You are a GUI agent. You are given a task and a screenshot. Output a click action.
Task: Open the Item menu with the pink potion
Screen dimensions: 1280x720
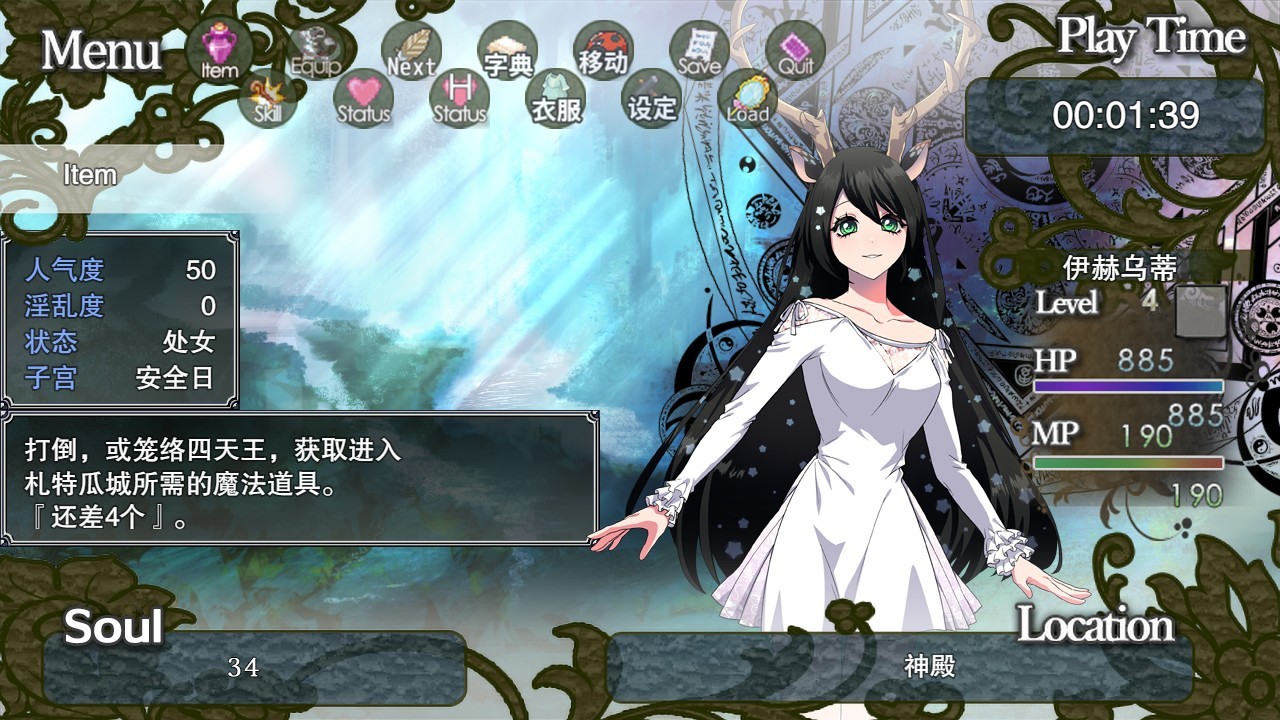pyautogui.click(x=218, y=50)
